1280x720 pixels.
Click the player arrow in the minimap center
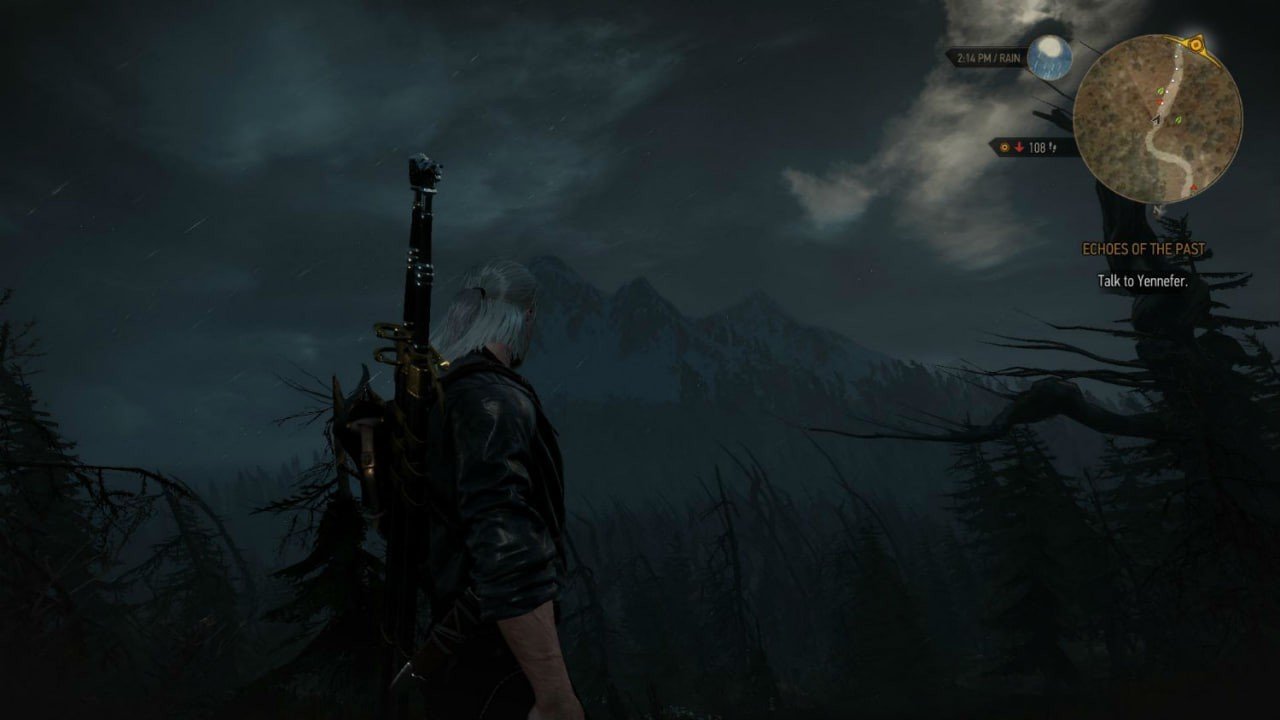(x=1155, y=120)
